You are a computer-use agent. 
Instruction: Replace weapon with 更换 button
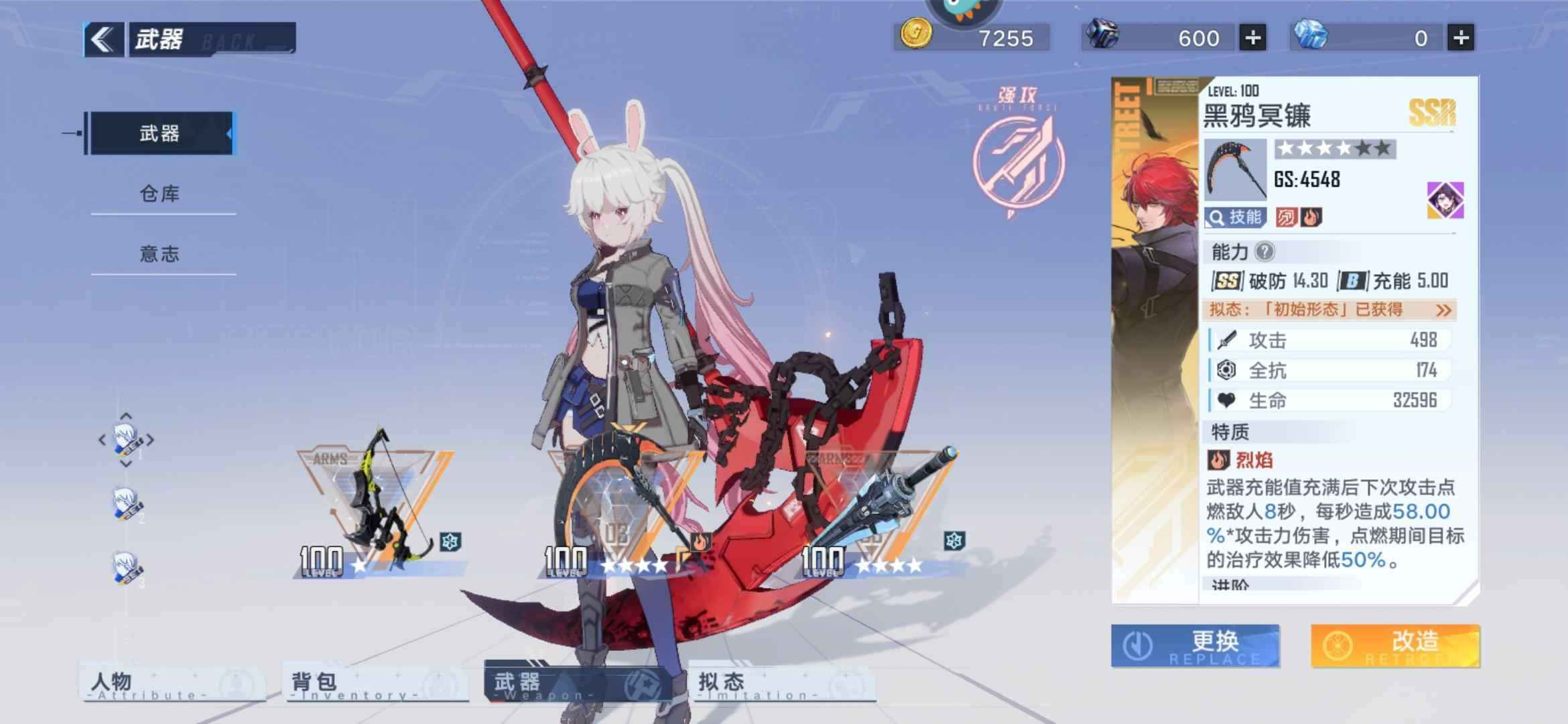click(1195, 646)
